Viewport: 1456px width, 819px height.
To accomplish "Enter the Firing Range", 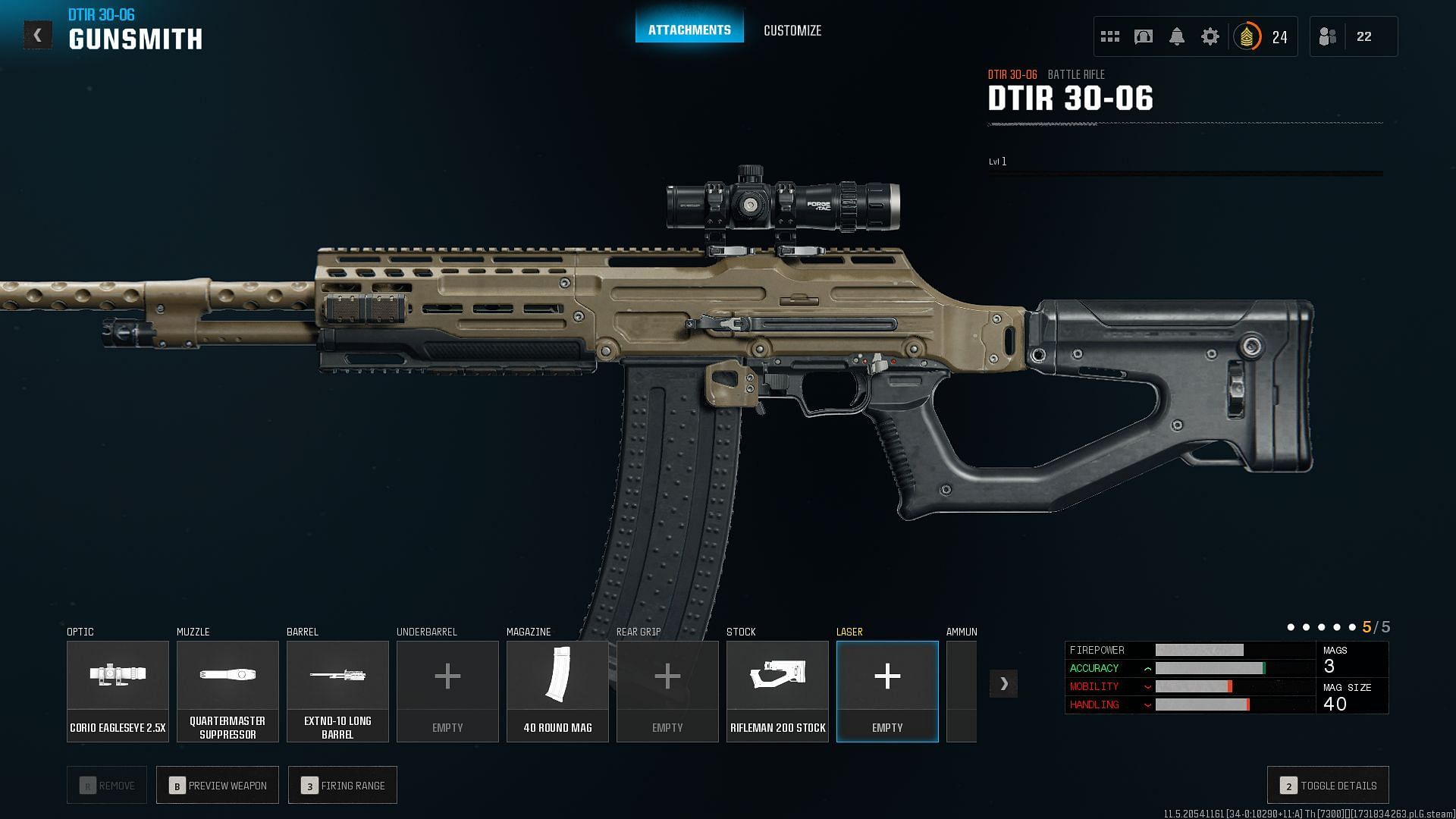I will (343, 786).
